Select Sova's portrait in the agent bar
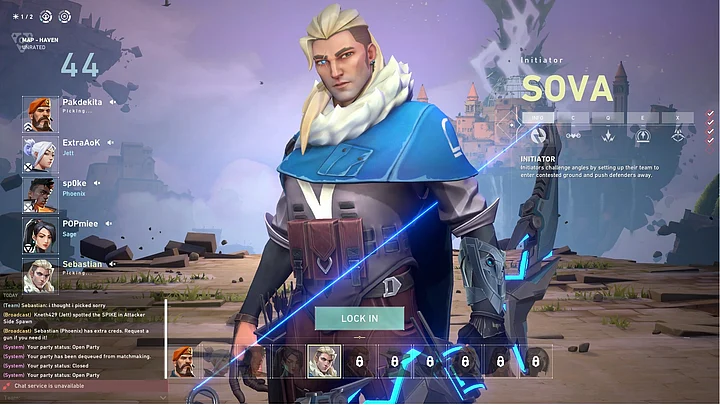This screenshot has height=405, width=720. click(323, 361)
